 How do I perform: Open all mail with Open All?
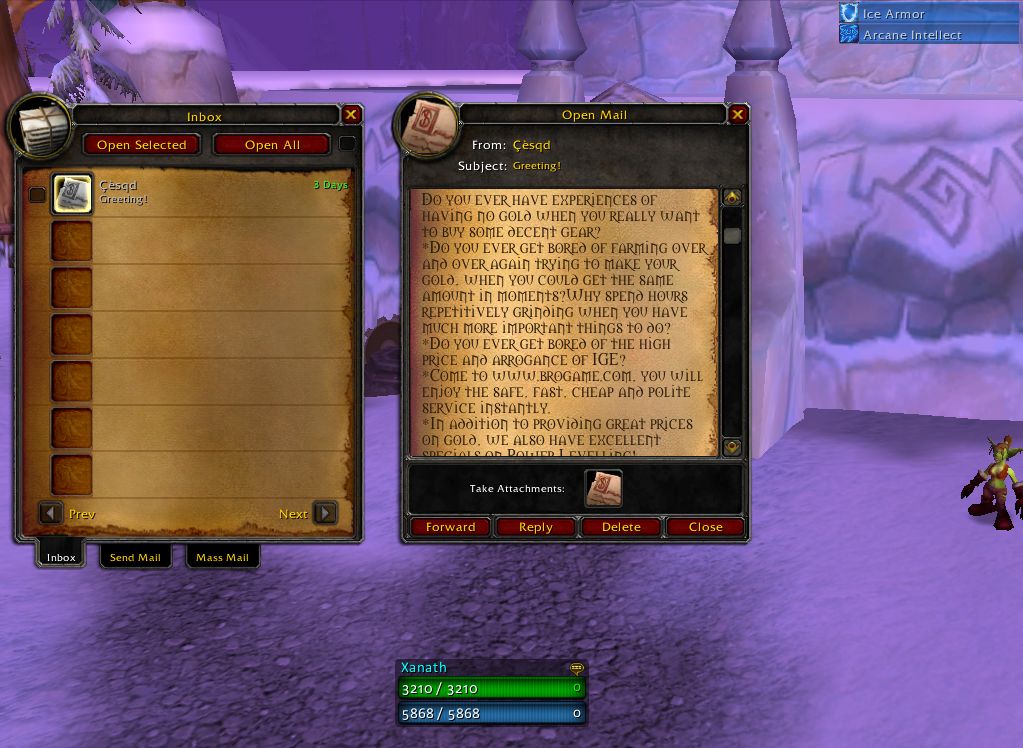coord(272,145)
